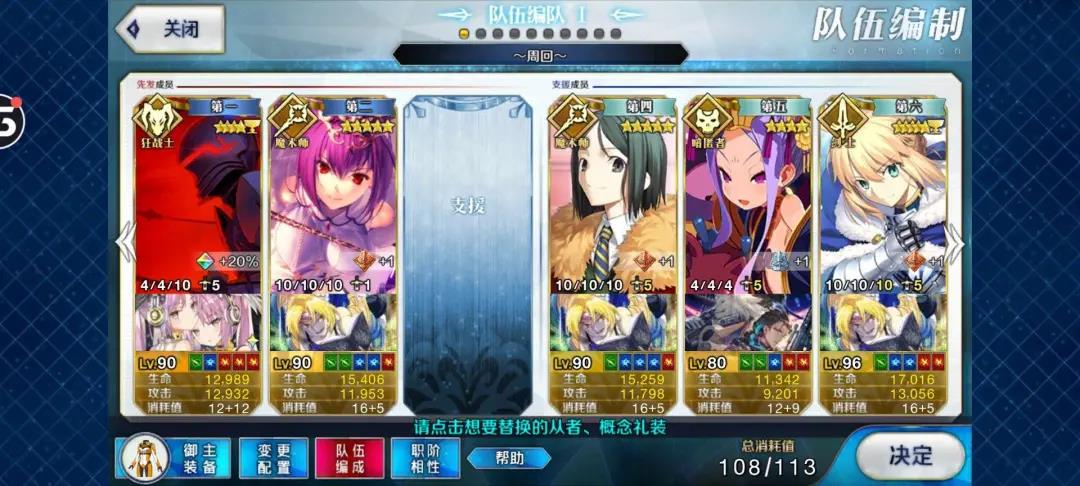Choose the empty 支援 support slot
This screenshot has height=486, width=1080.
tap(468, 250)
